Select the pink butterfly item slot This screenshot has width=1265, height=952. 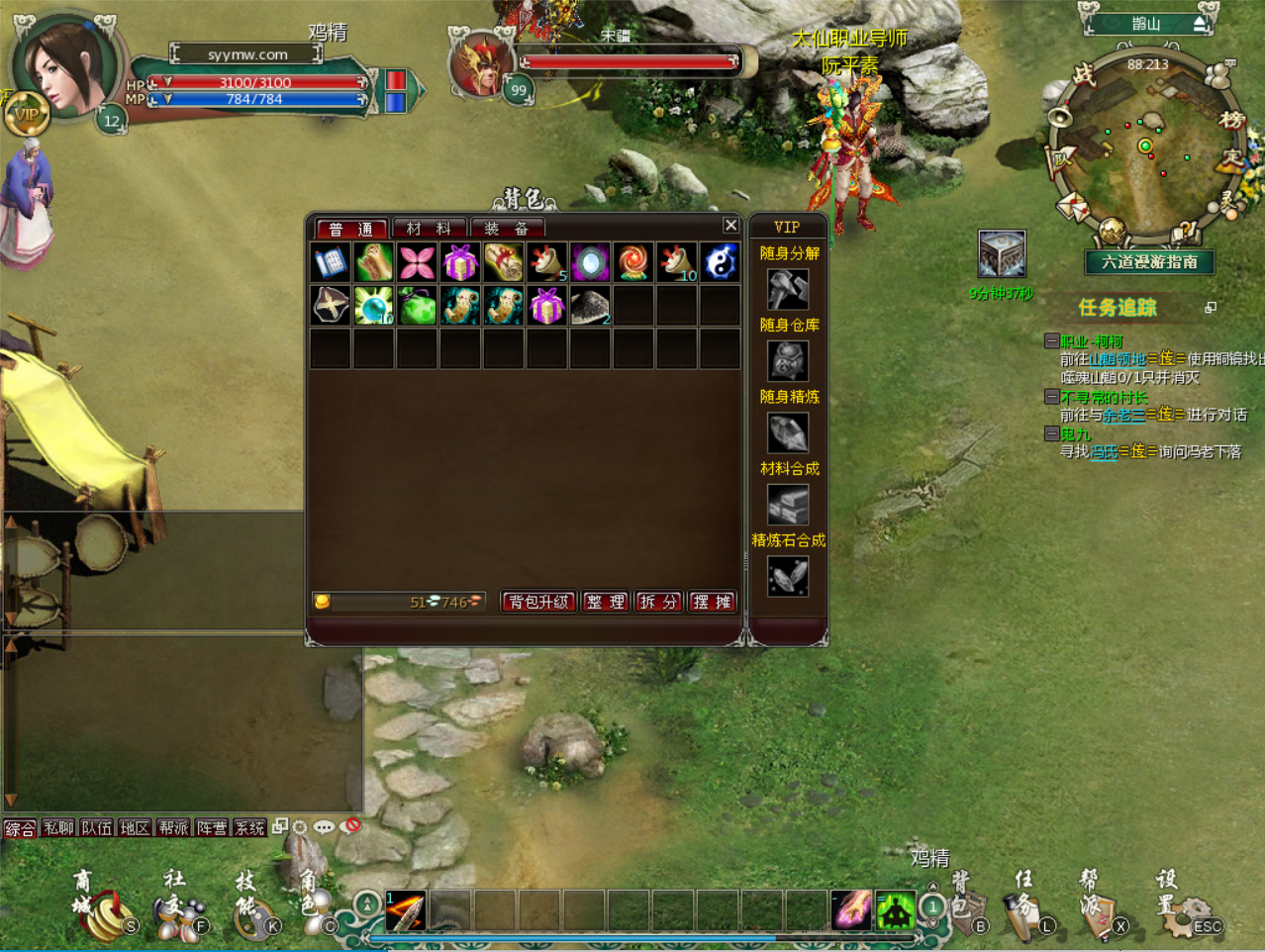[x=417, y=263]
